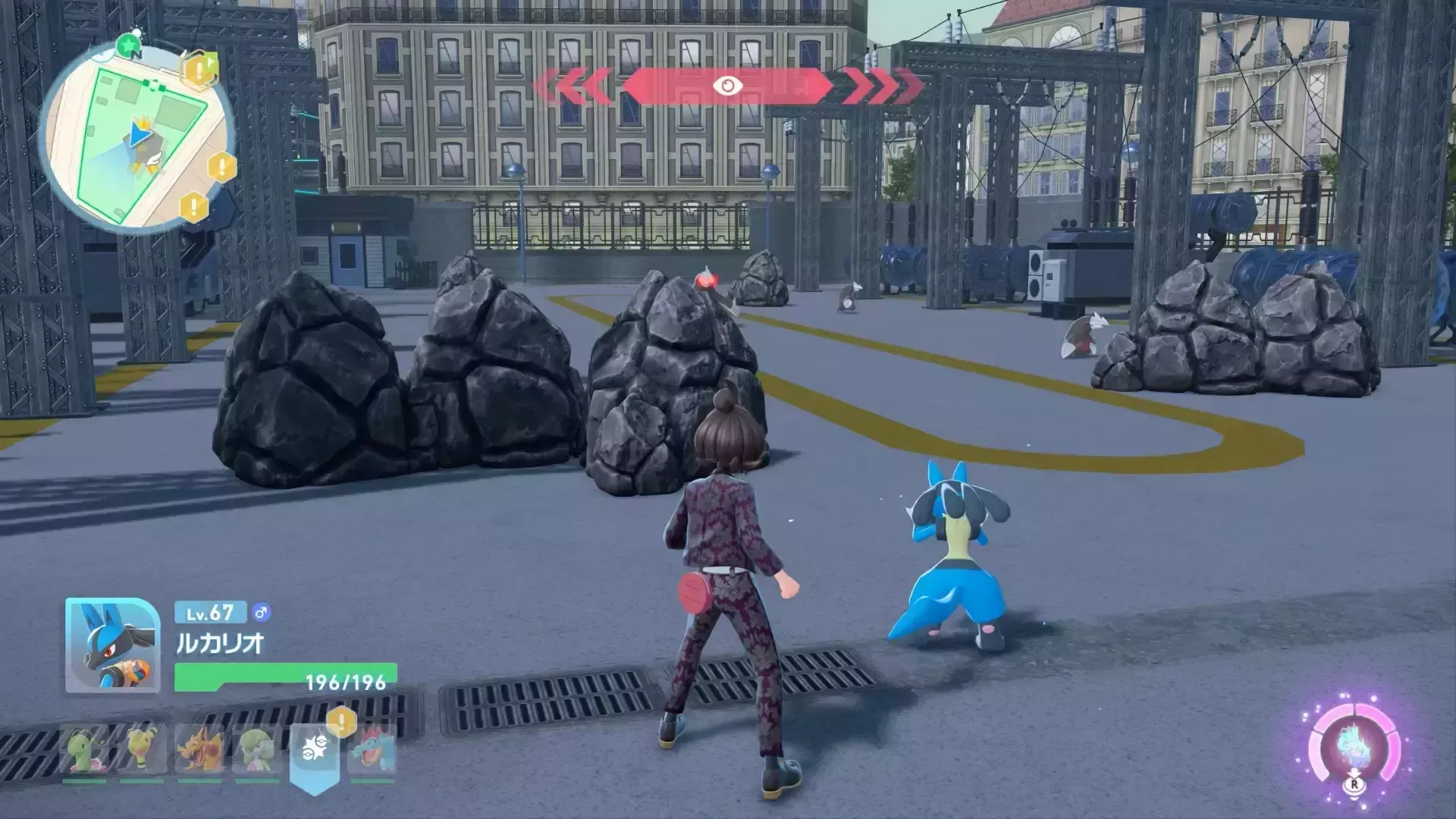1456x819 pixels.
Task: Select Charizard's party slot
Action: [x=199, y=749]
